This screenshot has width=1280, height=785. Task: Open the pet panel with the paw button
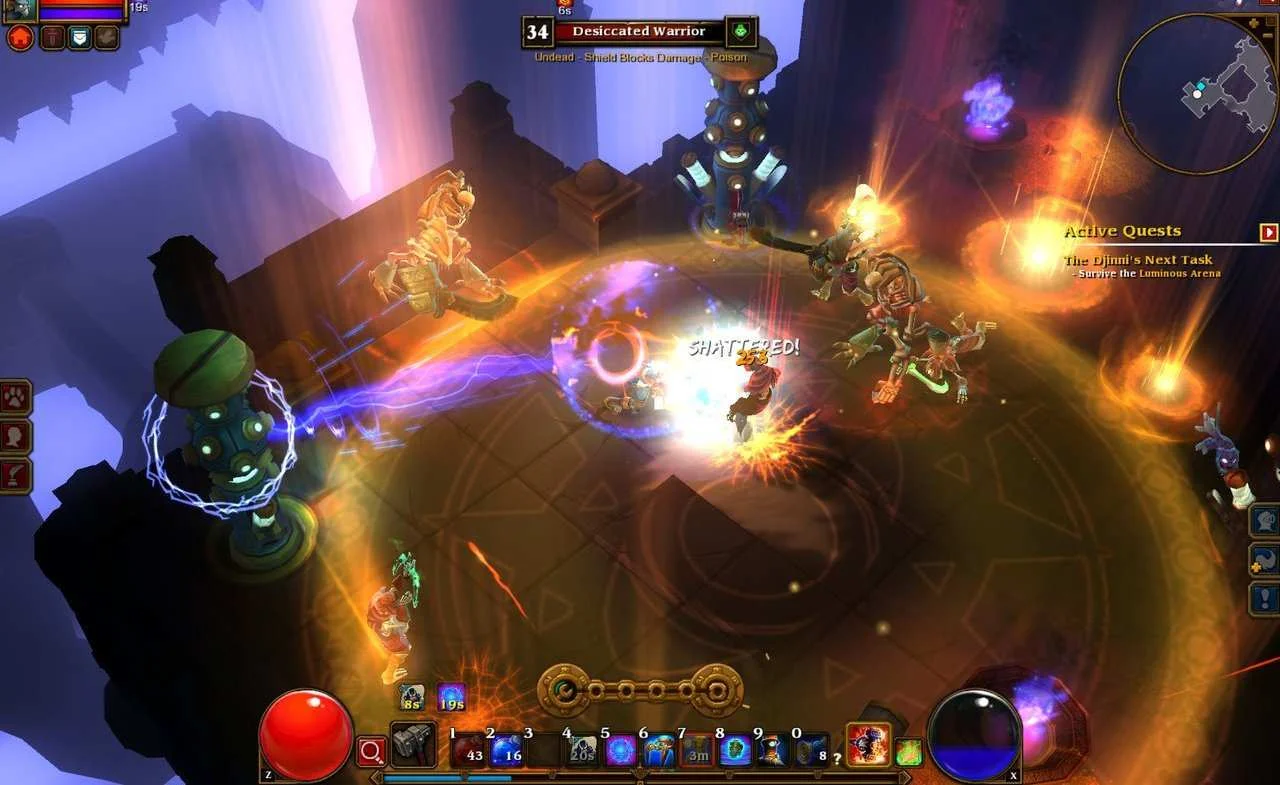pyautogui.click(x=16, y=397)
